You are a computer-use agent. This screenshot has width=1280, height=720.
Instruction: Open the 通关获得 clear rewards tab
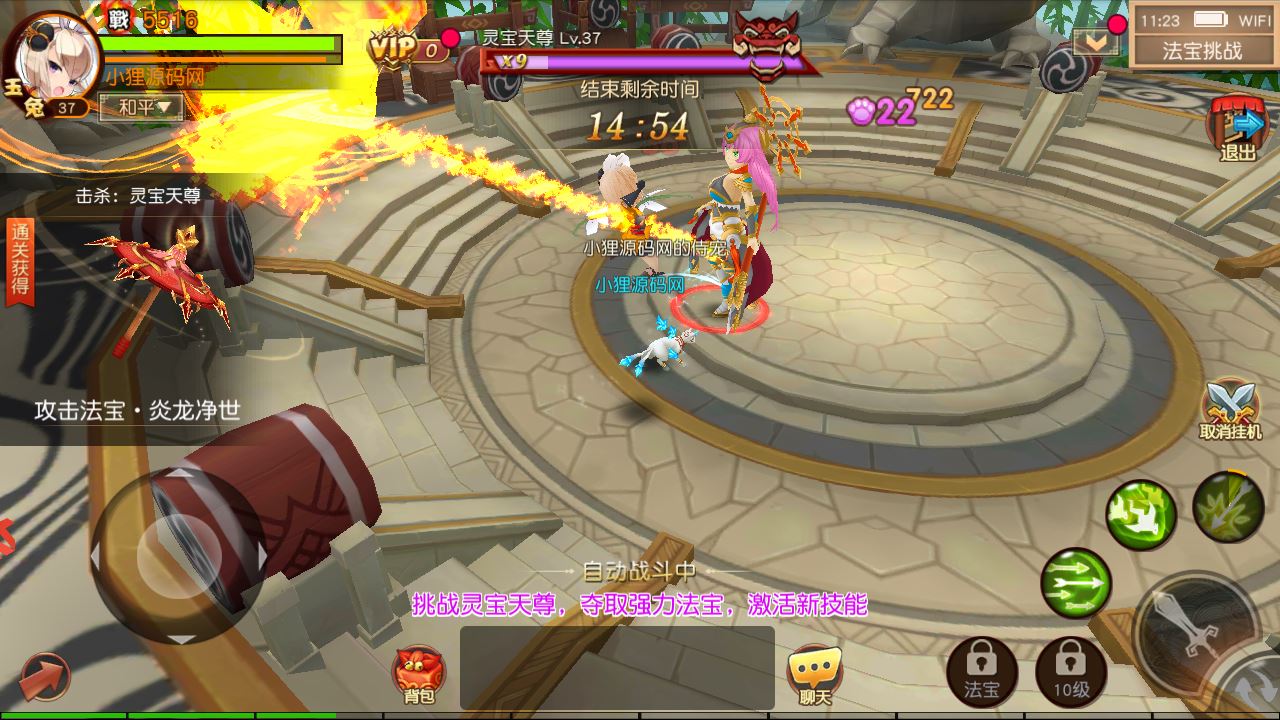coord(20,262)
